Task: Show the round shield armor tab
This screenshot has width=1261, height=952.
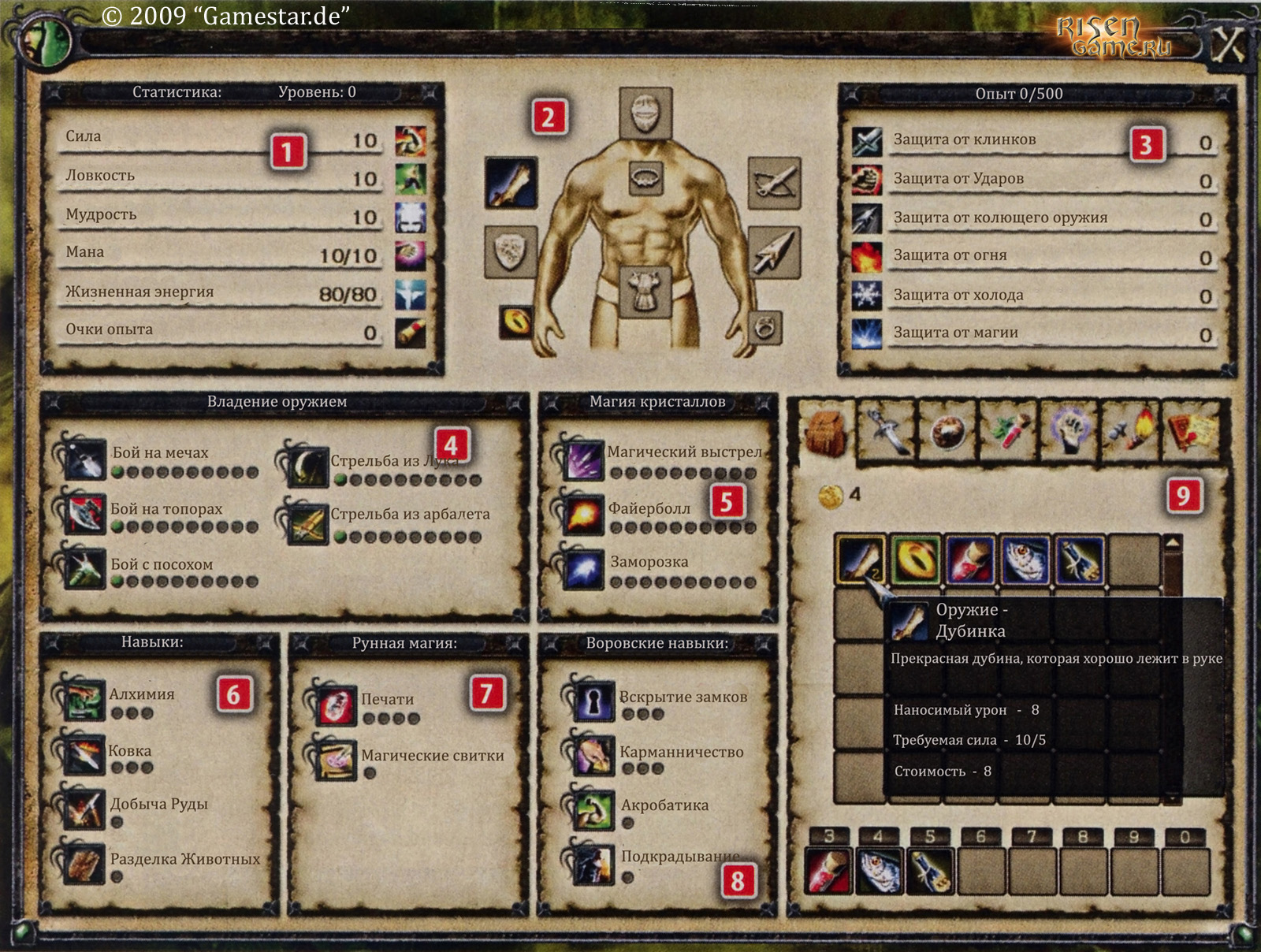Action: [x=947, y=431]
